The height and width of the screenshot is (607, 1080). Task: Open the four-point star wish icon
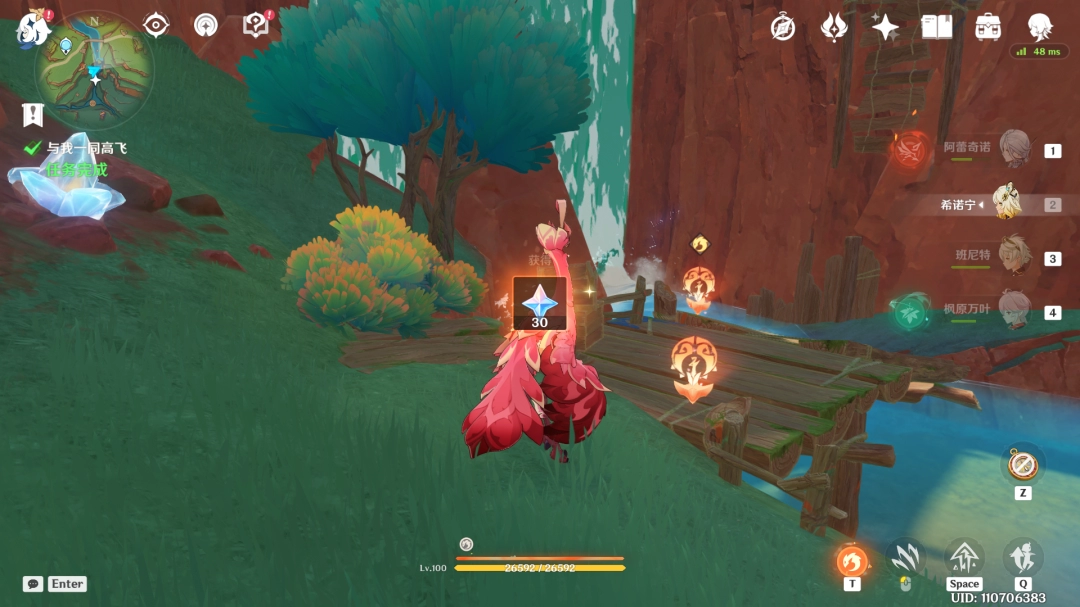[885, 27]
